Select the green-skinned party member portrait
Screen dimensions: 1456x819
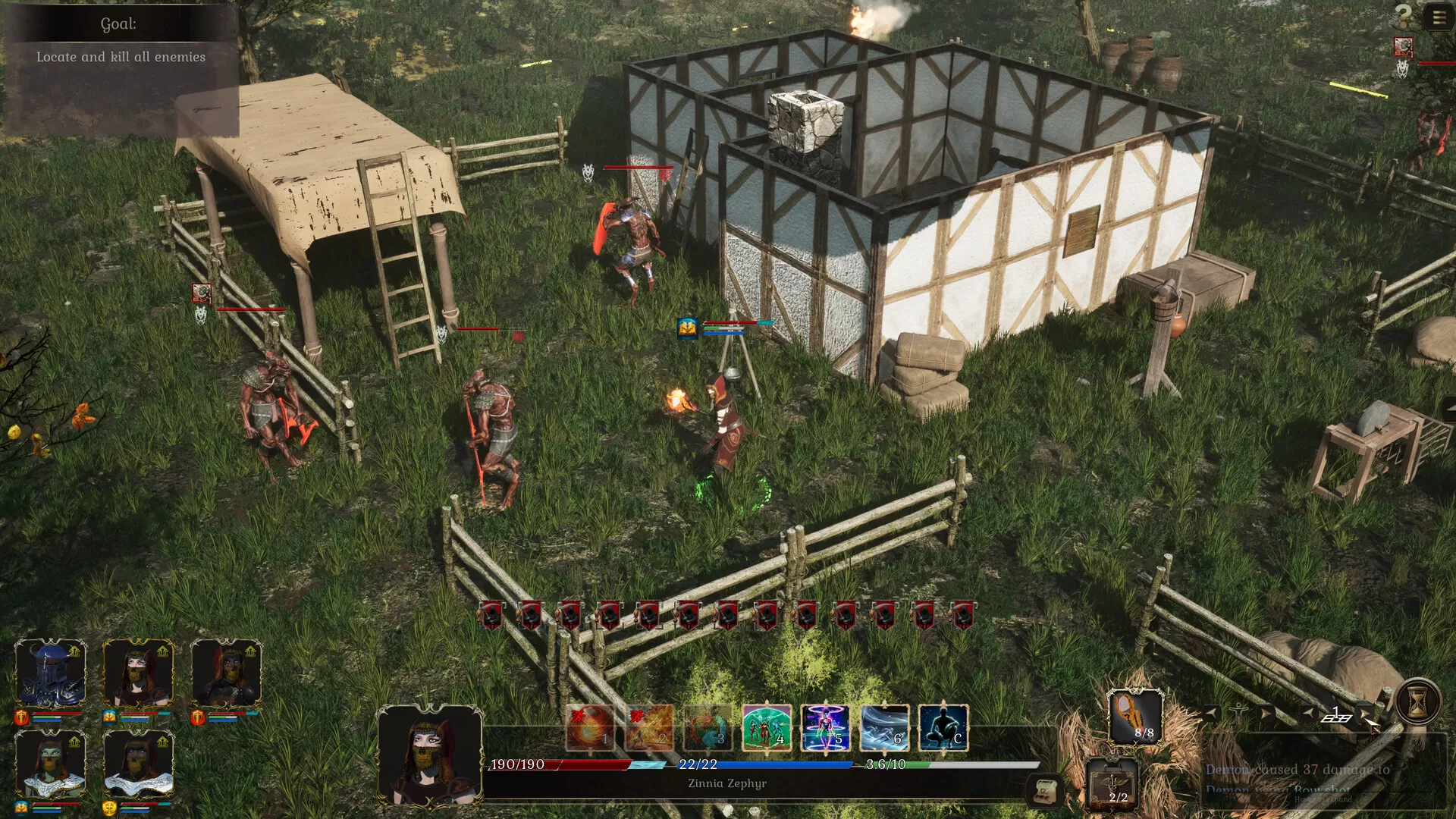point(51,762)
